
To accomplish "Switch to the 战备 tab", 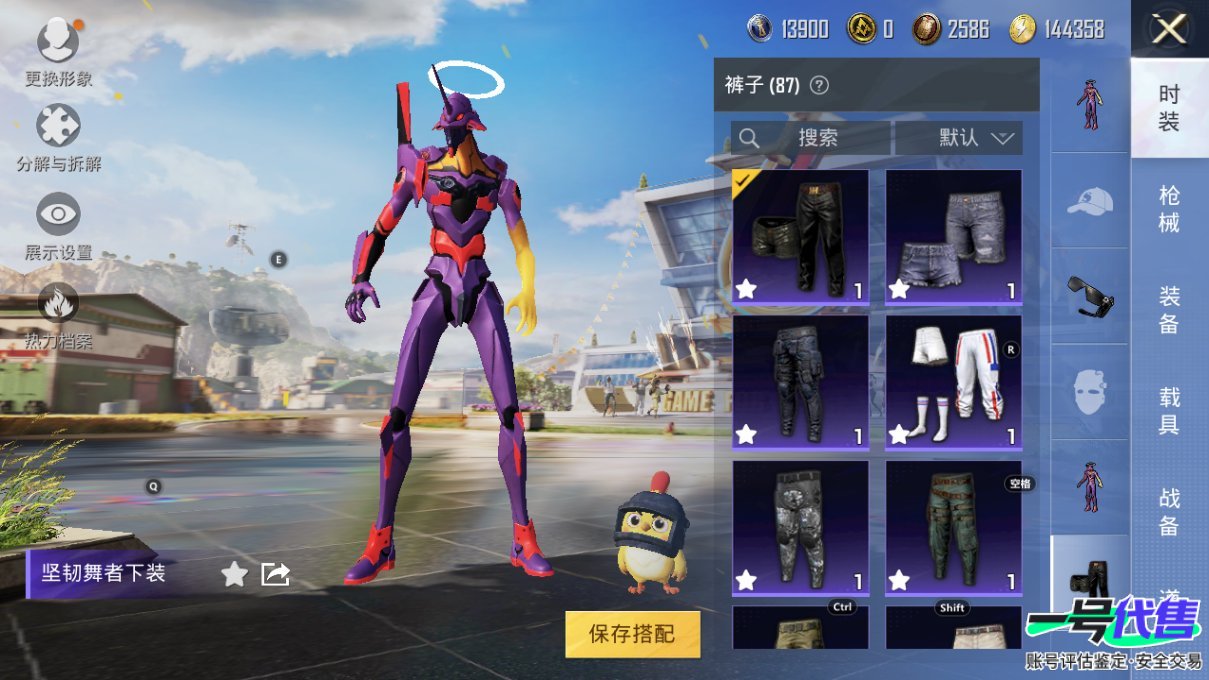I will click(1168, 511).
